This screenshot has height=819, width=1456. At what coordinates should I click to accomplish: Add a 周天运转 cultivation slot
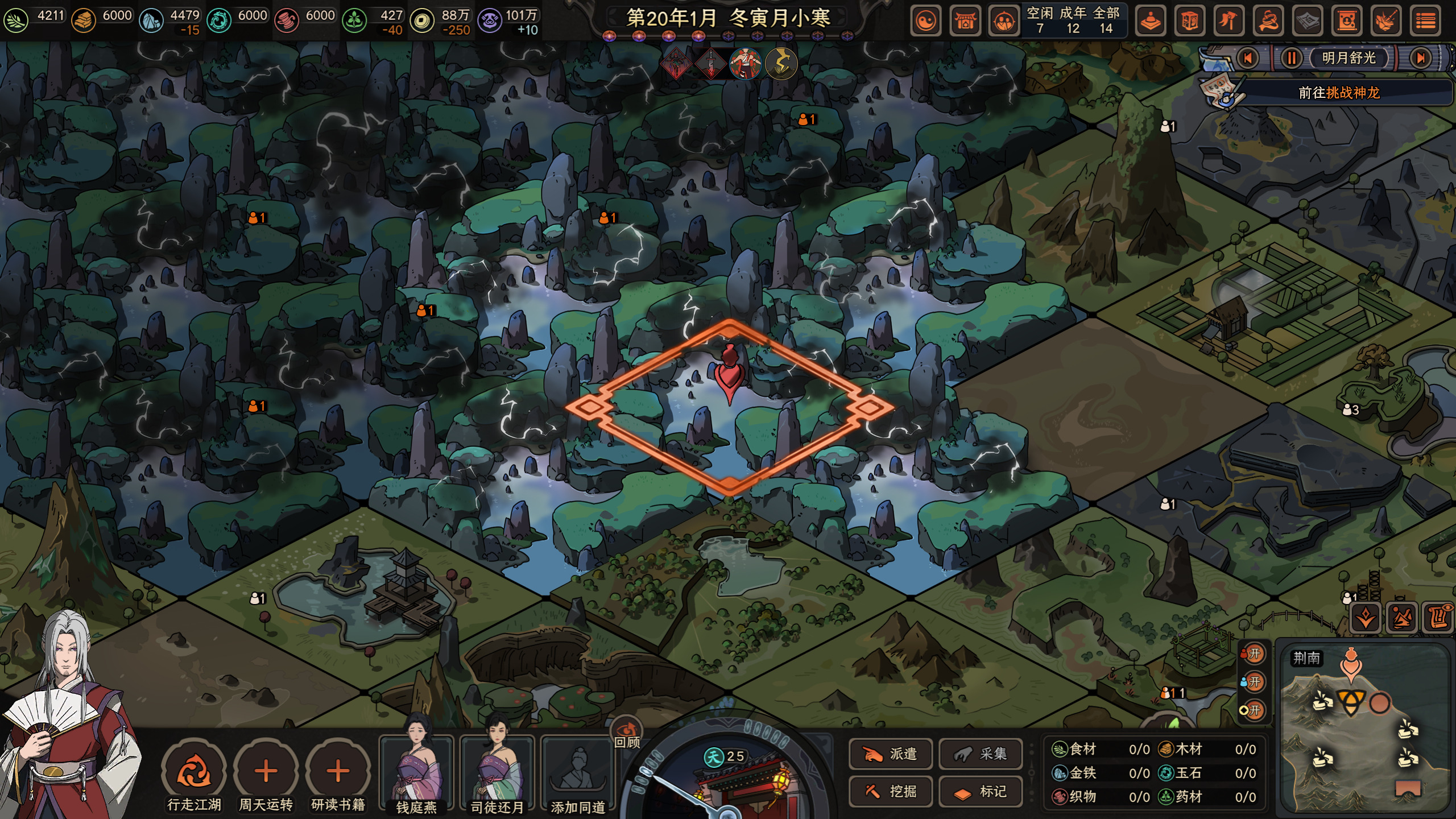click(x=266, y=772)
